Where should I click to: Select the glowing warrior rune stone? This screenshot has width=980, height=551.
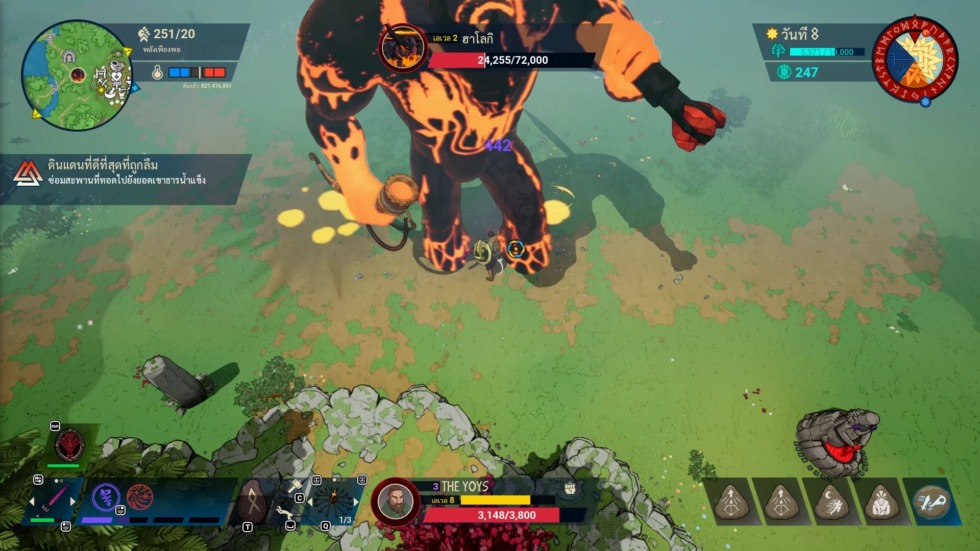881,502
